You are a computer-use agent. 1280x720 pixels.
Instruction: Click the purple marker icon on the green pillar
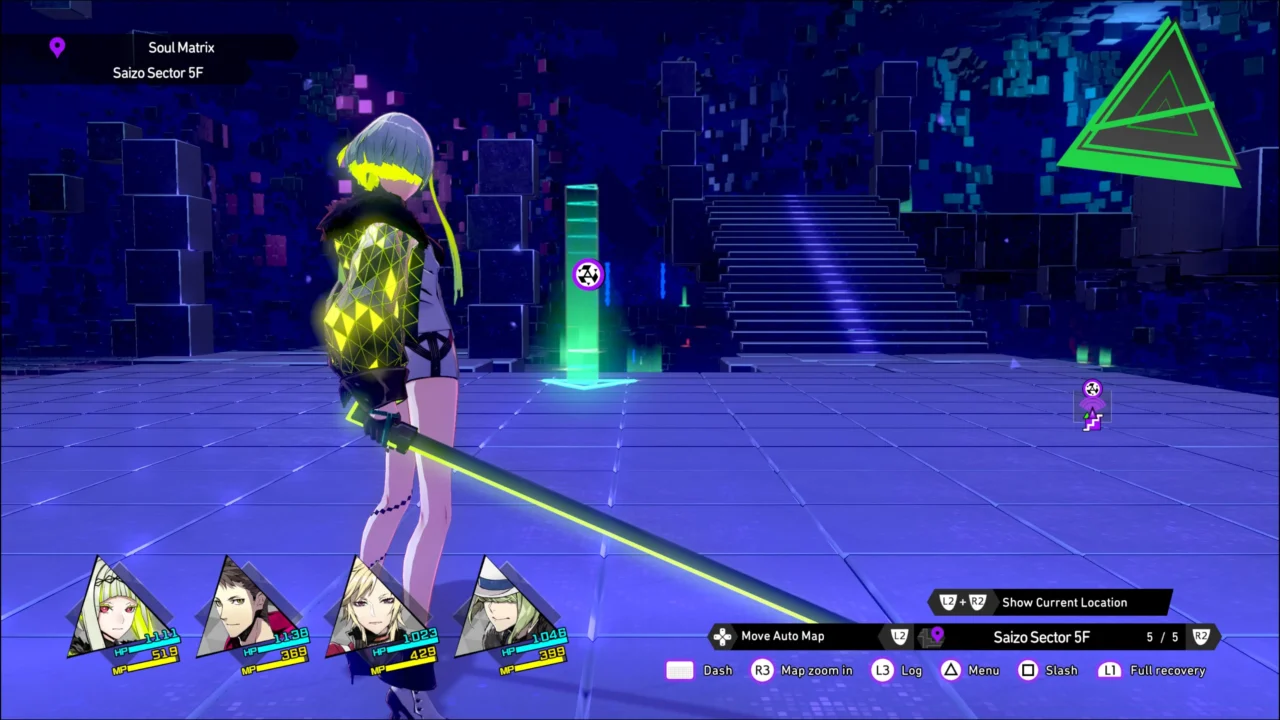[588, 274]
